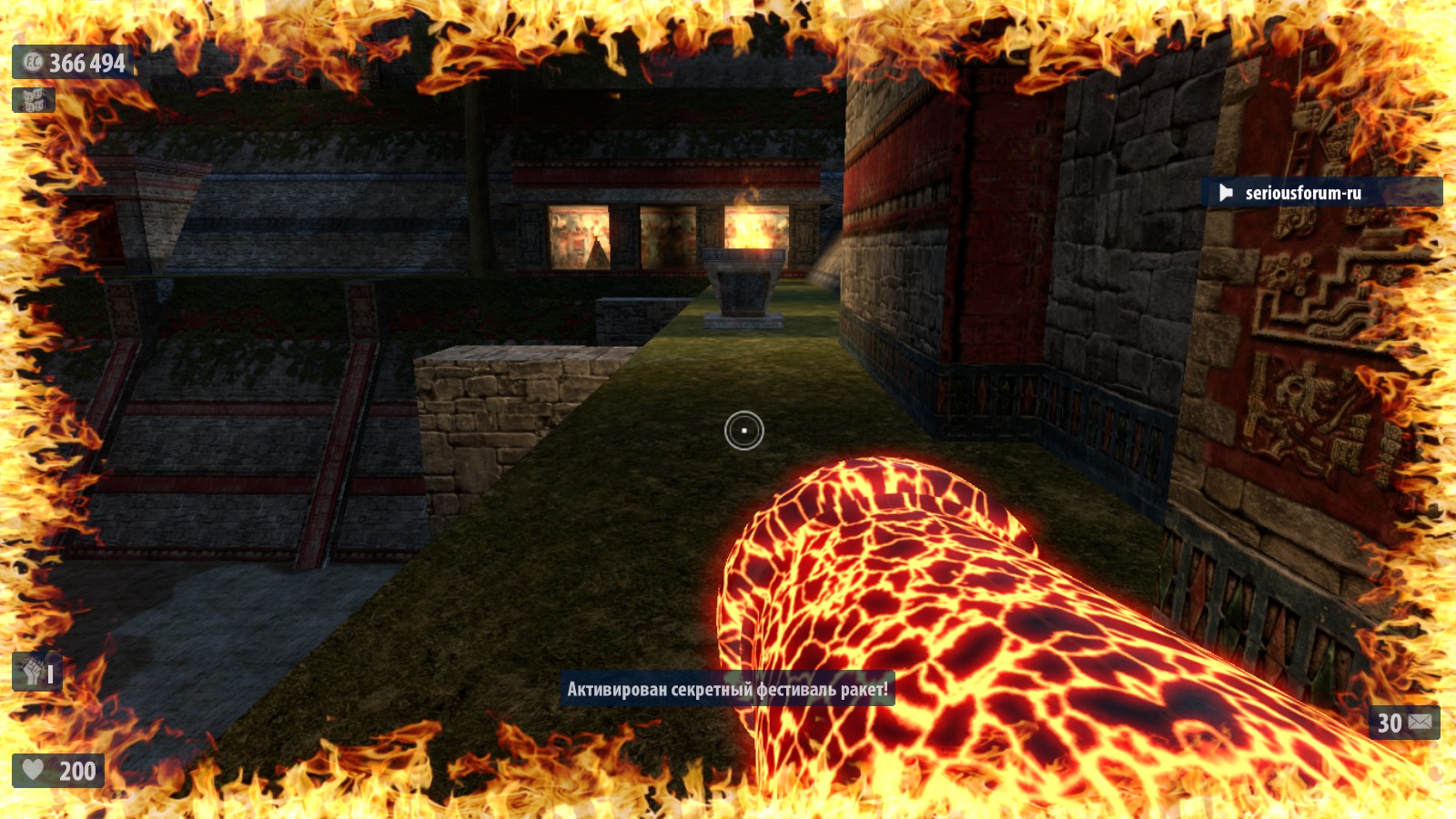
Task: Click the four-faces icon below the score
Action: click(34, 100)
